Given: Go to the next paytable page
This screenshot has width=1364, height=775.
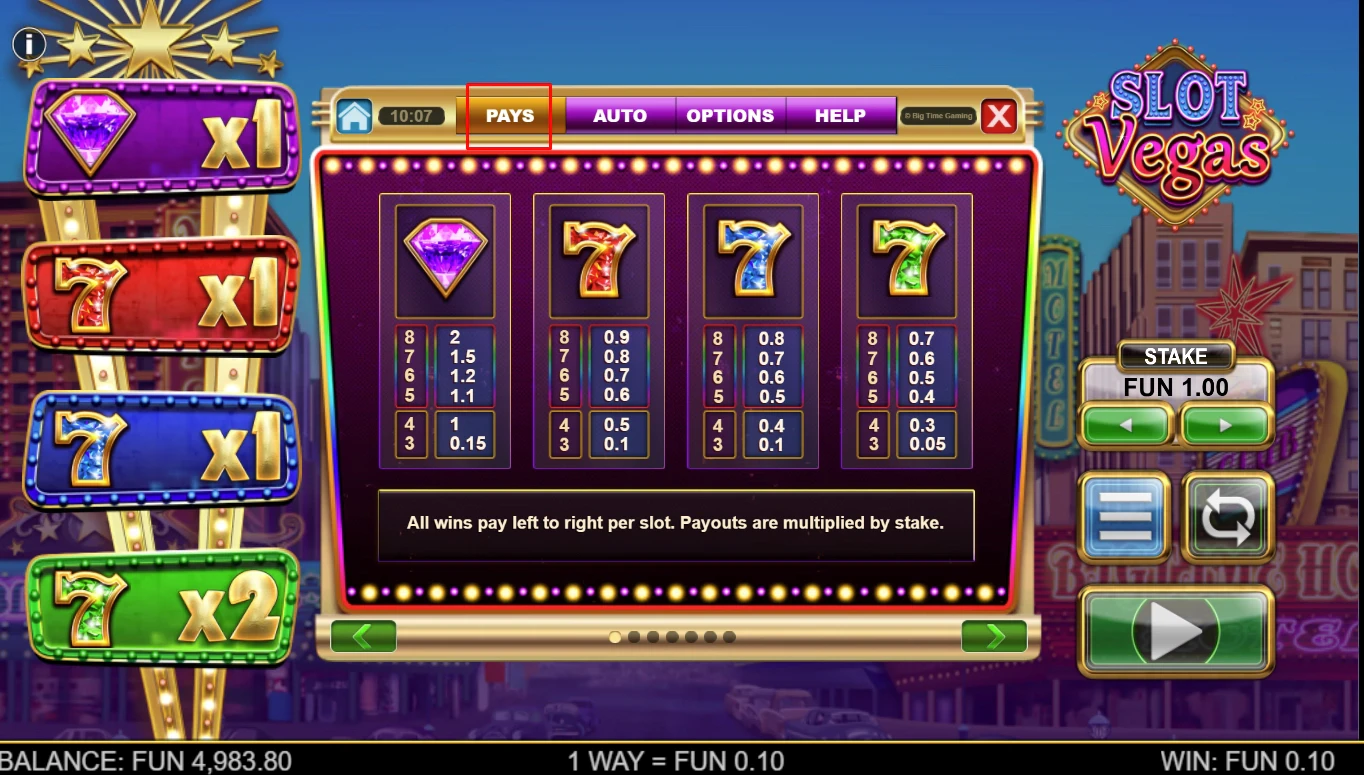Looking at the screenshot, I should pyautogui.click(x=994, y=637).
